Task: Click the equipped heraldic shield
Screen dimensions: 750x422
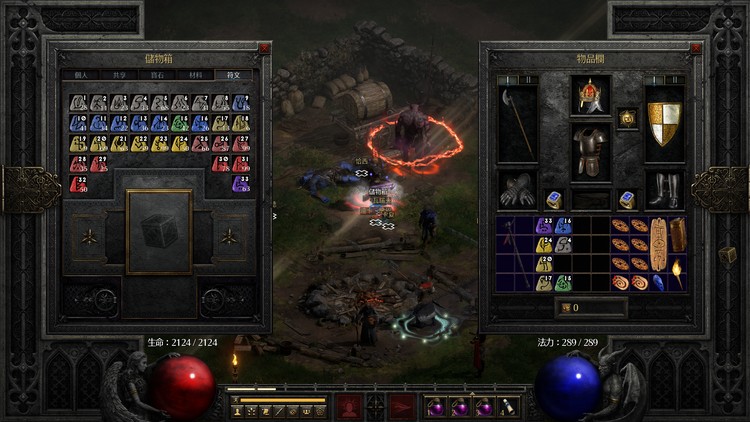Action: coord(664,123)
